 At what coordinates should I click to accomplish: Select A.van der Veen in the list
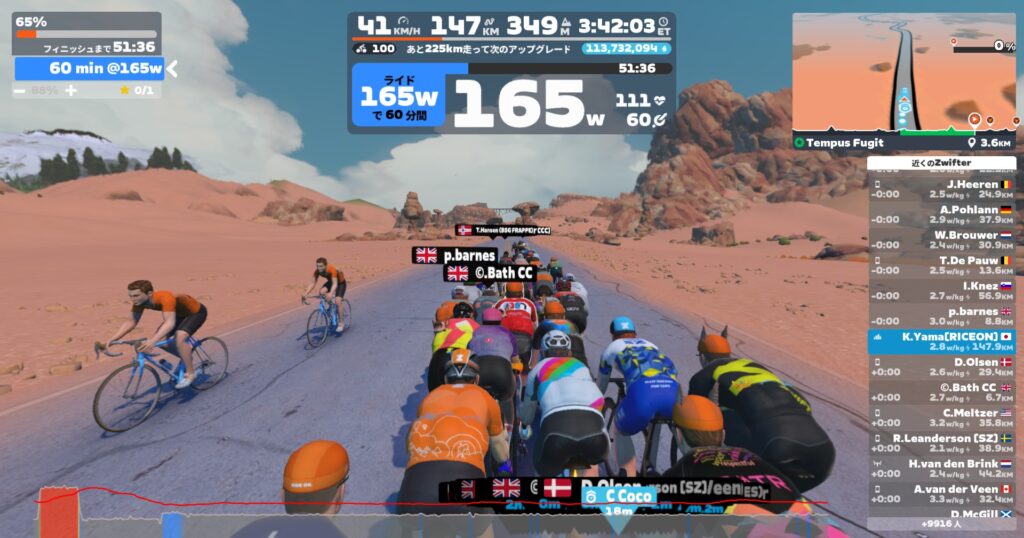[941, 494]
